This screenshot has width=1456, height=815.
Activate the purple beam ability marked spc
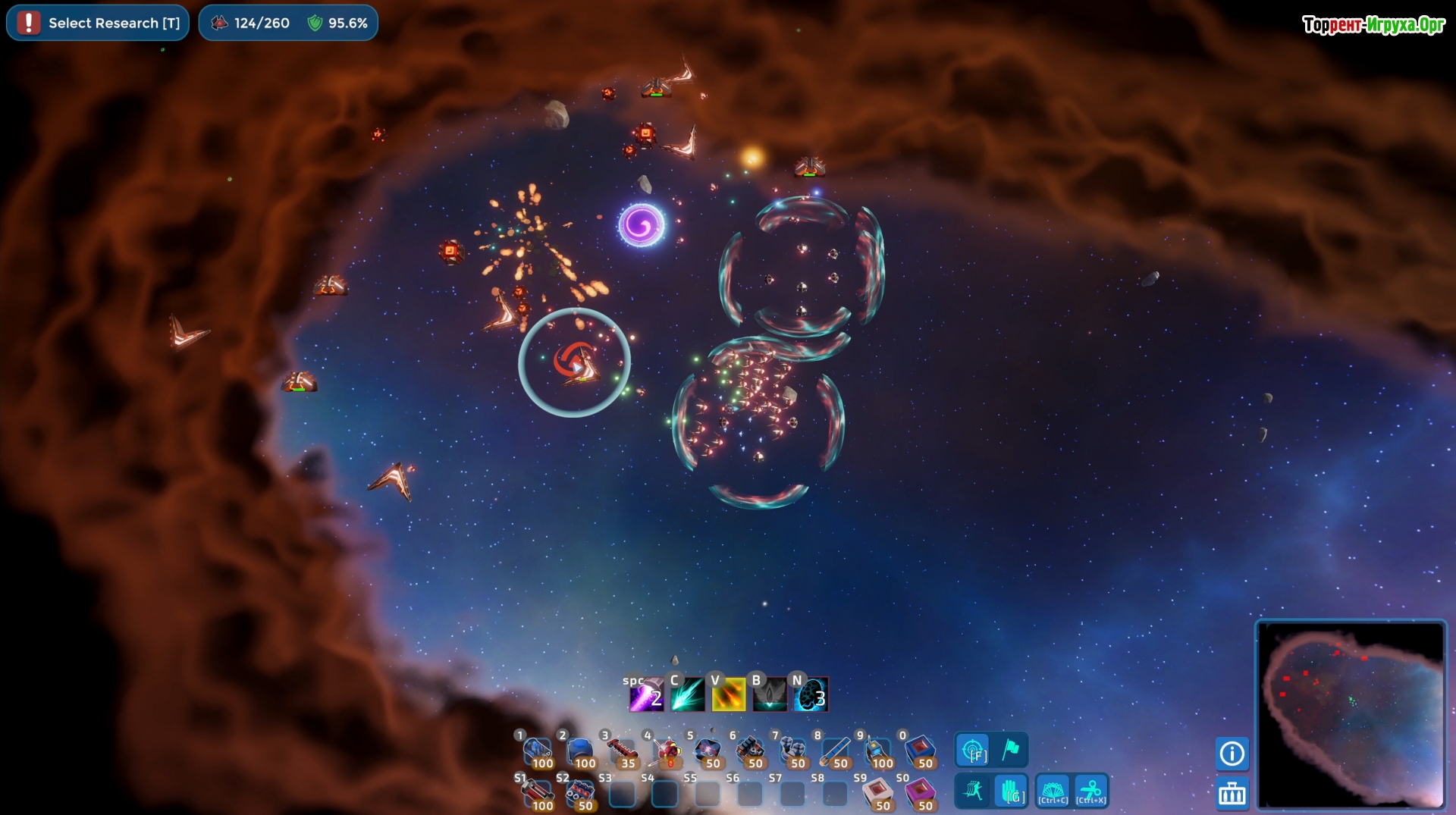tap(646, 695)
